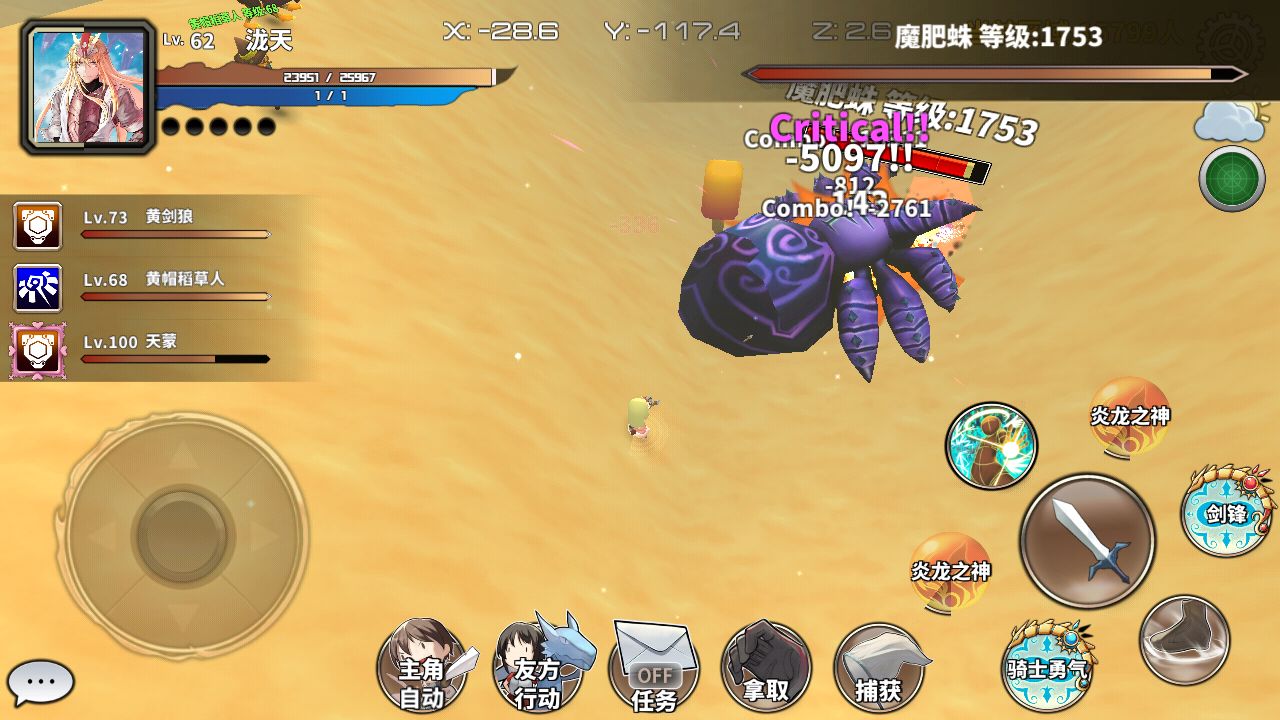This screenshot has width=1280, height=720.
Task: Open the 友方行动 ally actions button
Action: coord(539,668)
